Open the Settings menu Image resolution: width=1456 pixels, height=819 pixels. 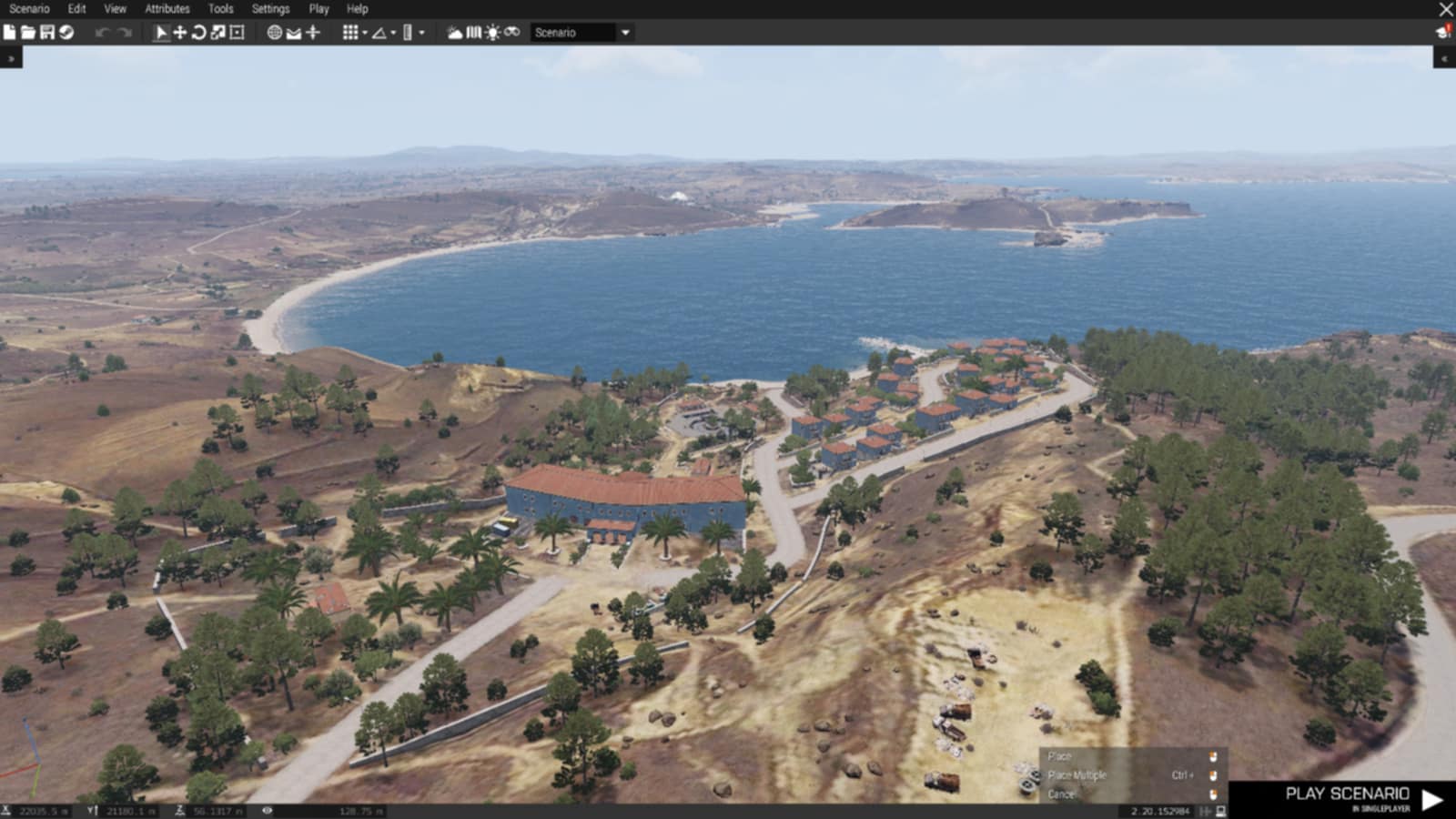270,9
